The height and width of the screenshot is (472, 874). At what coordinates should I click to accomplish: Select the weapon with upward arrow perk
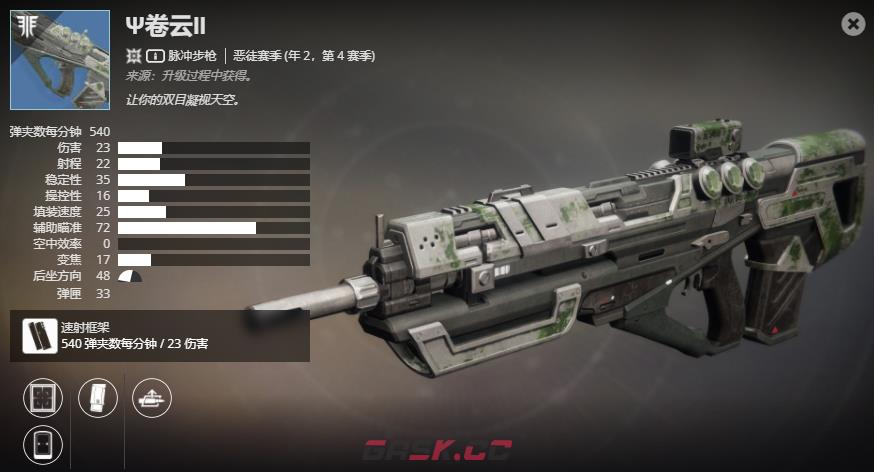152,398
